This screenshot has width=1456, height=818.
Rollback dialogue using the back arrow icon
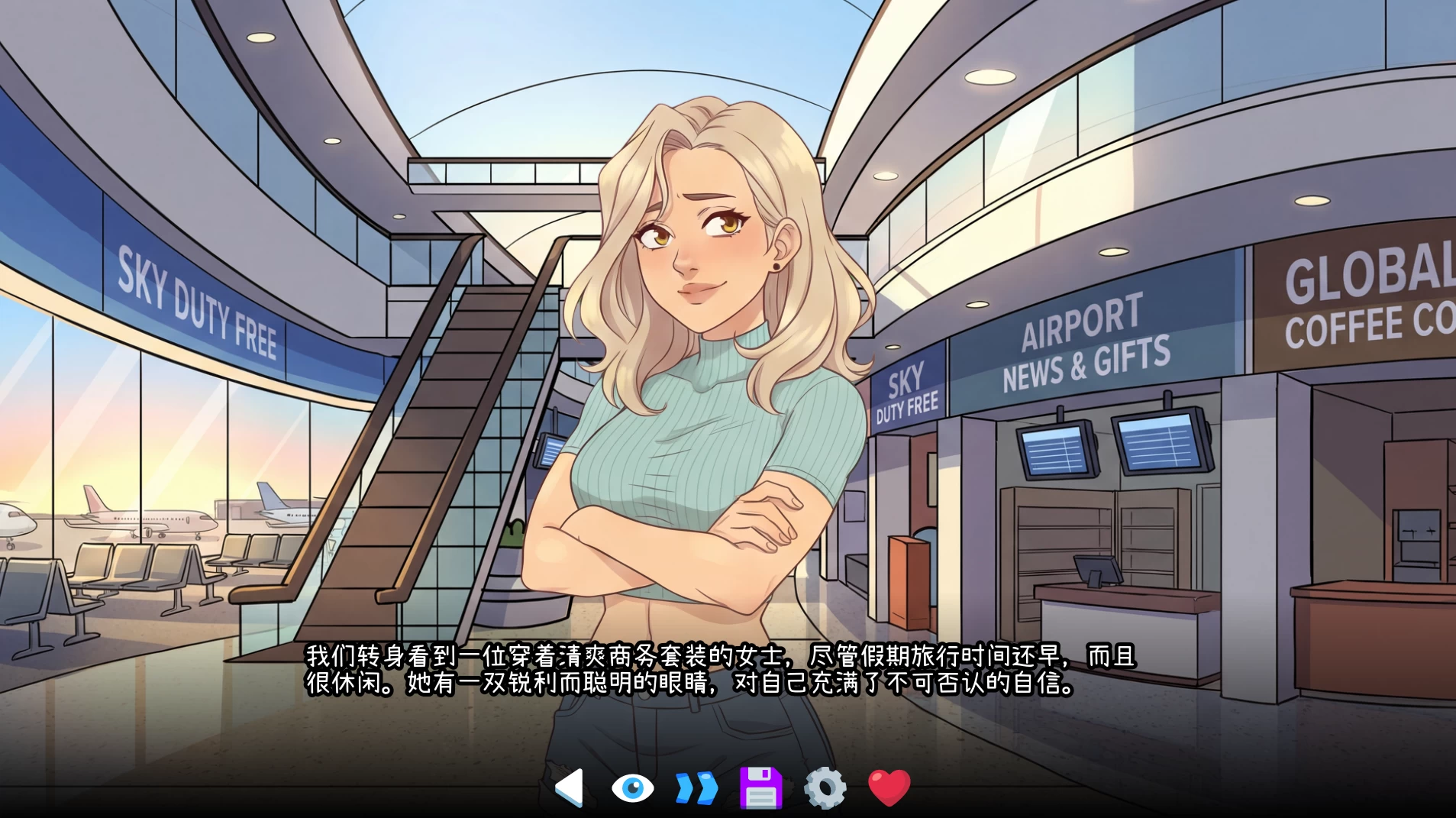pyautogui.click(x=570, y=786)
